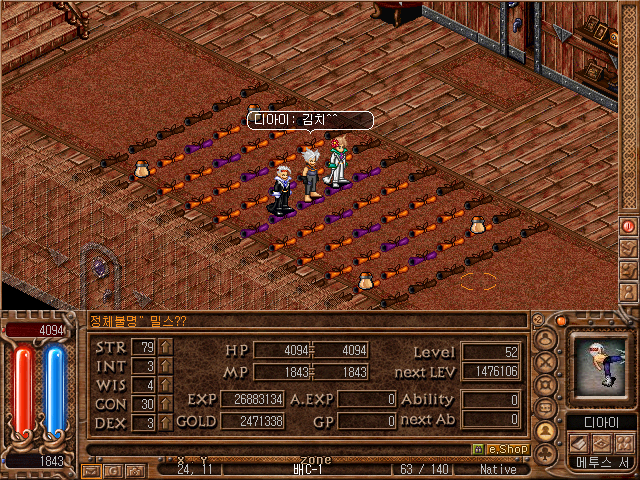Raise the STR stat with its arrow
The width and height of the screenshot is (640, 480).
pos(166,347)
